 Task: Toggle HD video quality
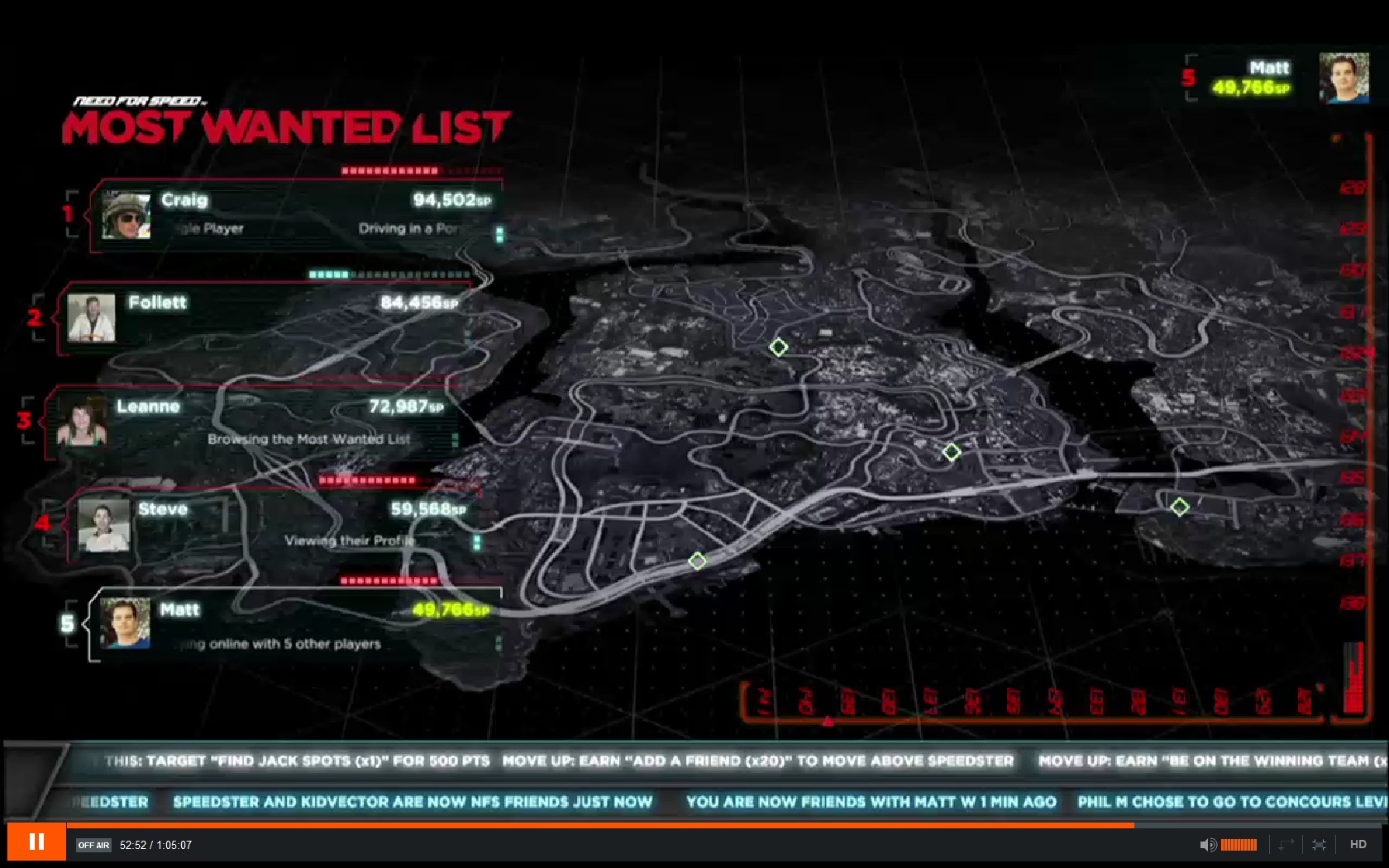[1358, 844]
